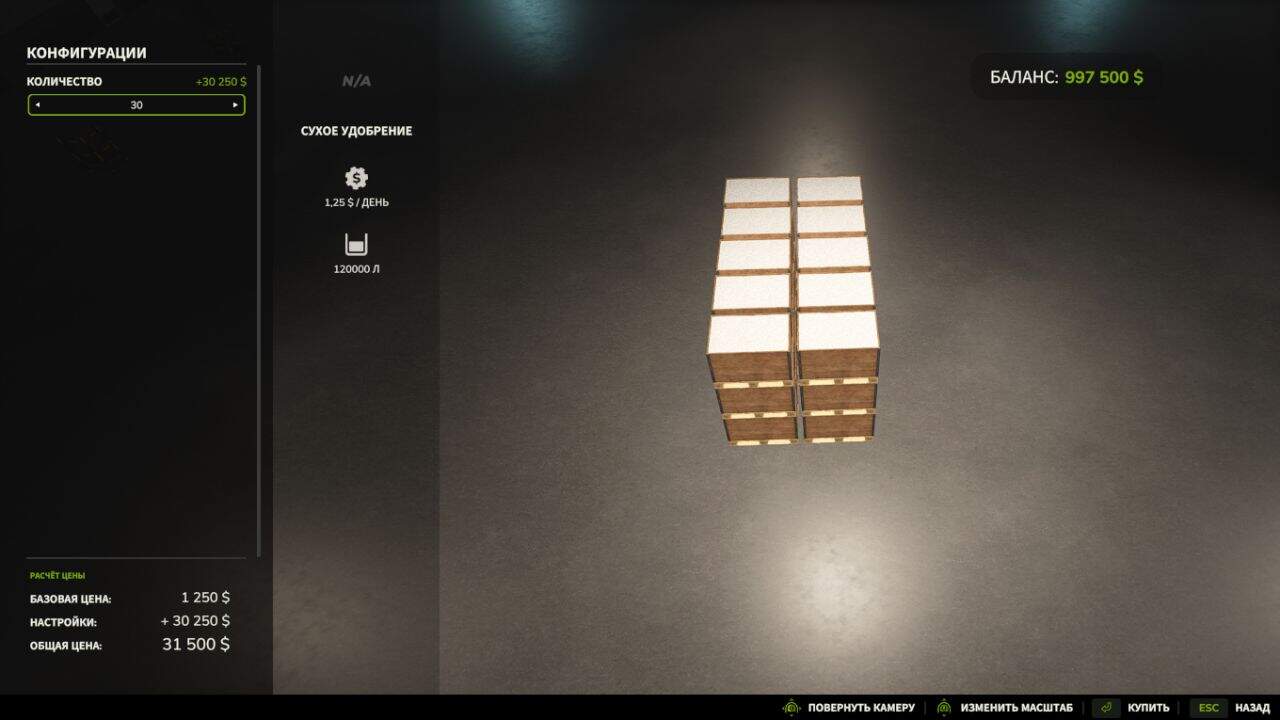
Task: Click the БАЛАНС 997 500 $ display
Action: [1065, 75]
